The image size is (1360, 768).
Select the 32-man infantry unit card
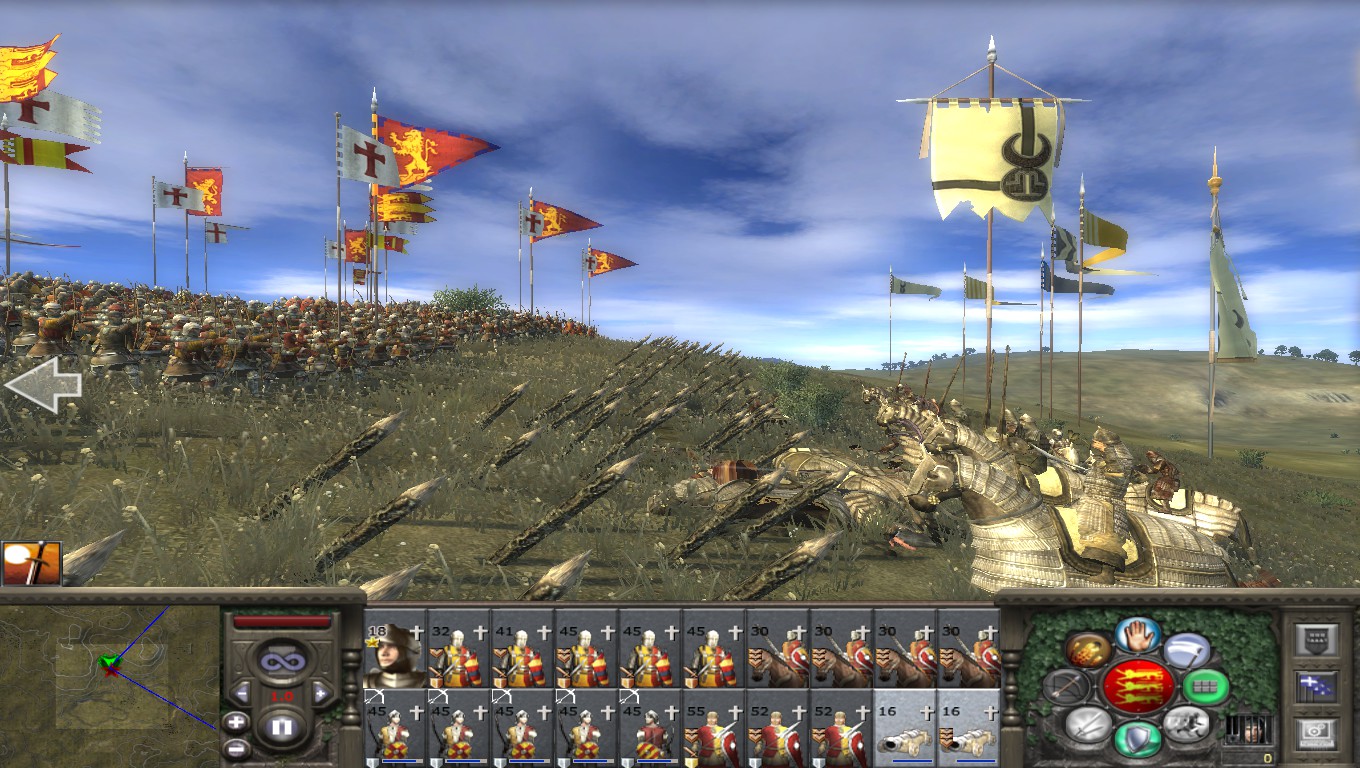pyautogui.click(x=459, y=656)
